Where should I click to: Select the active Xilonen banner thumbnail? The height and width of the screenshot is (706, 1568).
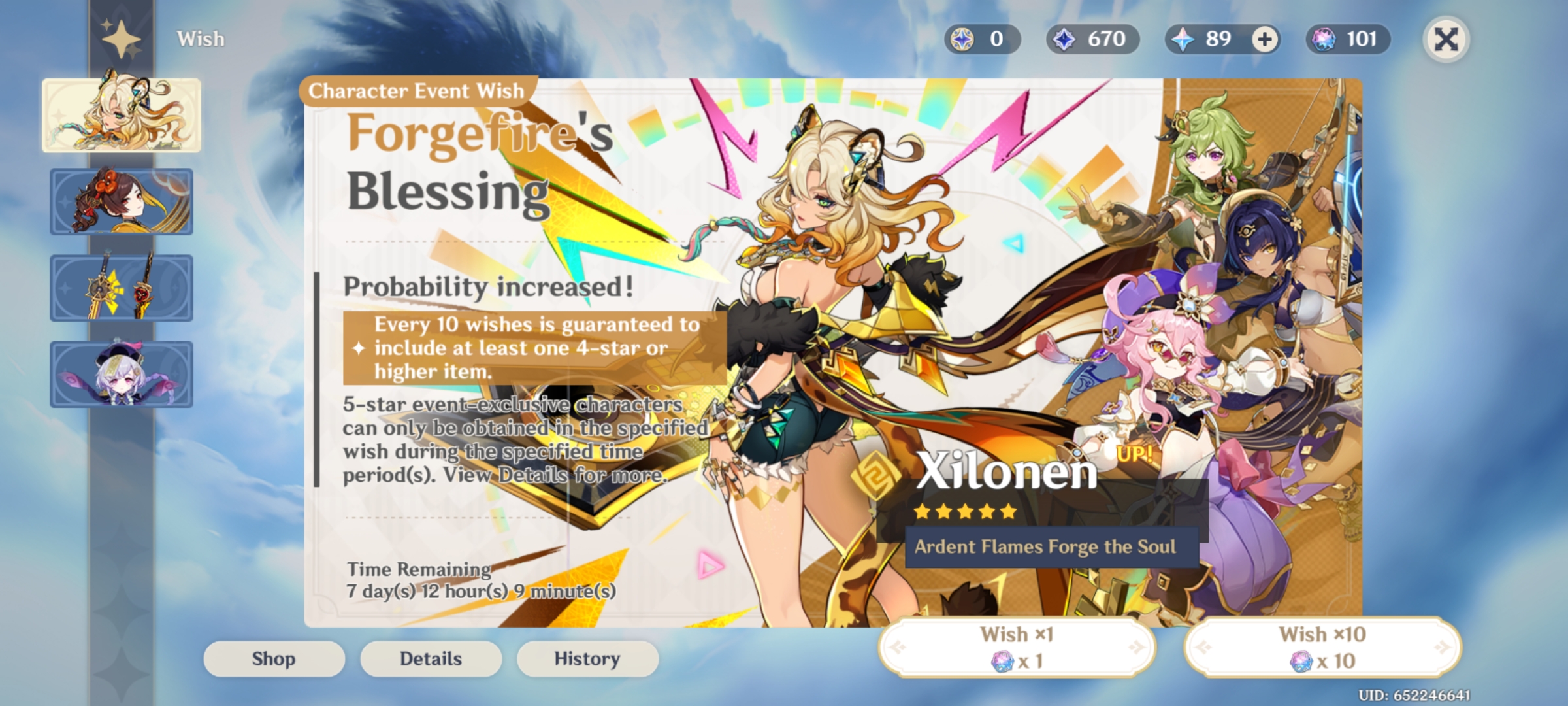click(122, 115)
